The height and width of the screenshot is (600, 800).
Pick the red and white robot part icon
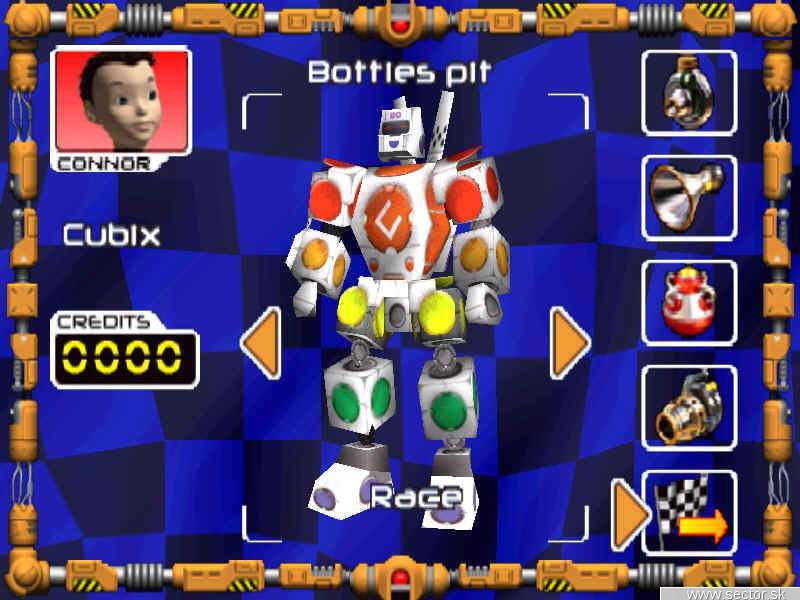689,302
